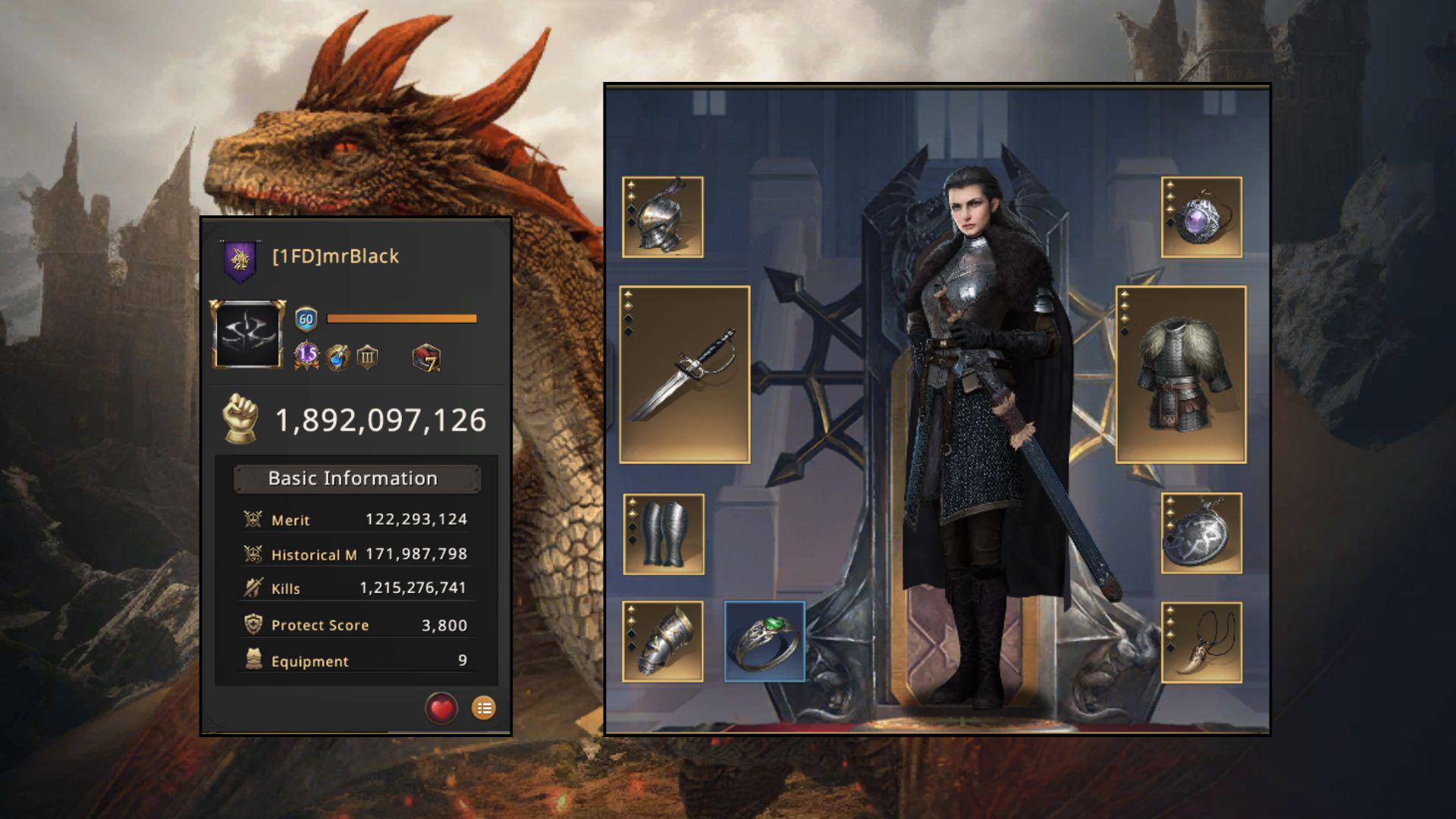This screenshot has width=1456, height=819.
Task: Open the sword weapon slot
Action: pos(685,375)
